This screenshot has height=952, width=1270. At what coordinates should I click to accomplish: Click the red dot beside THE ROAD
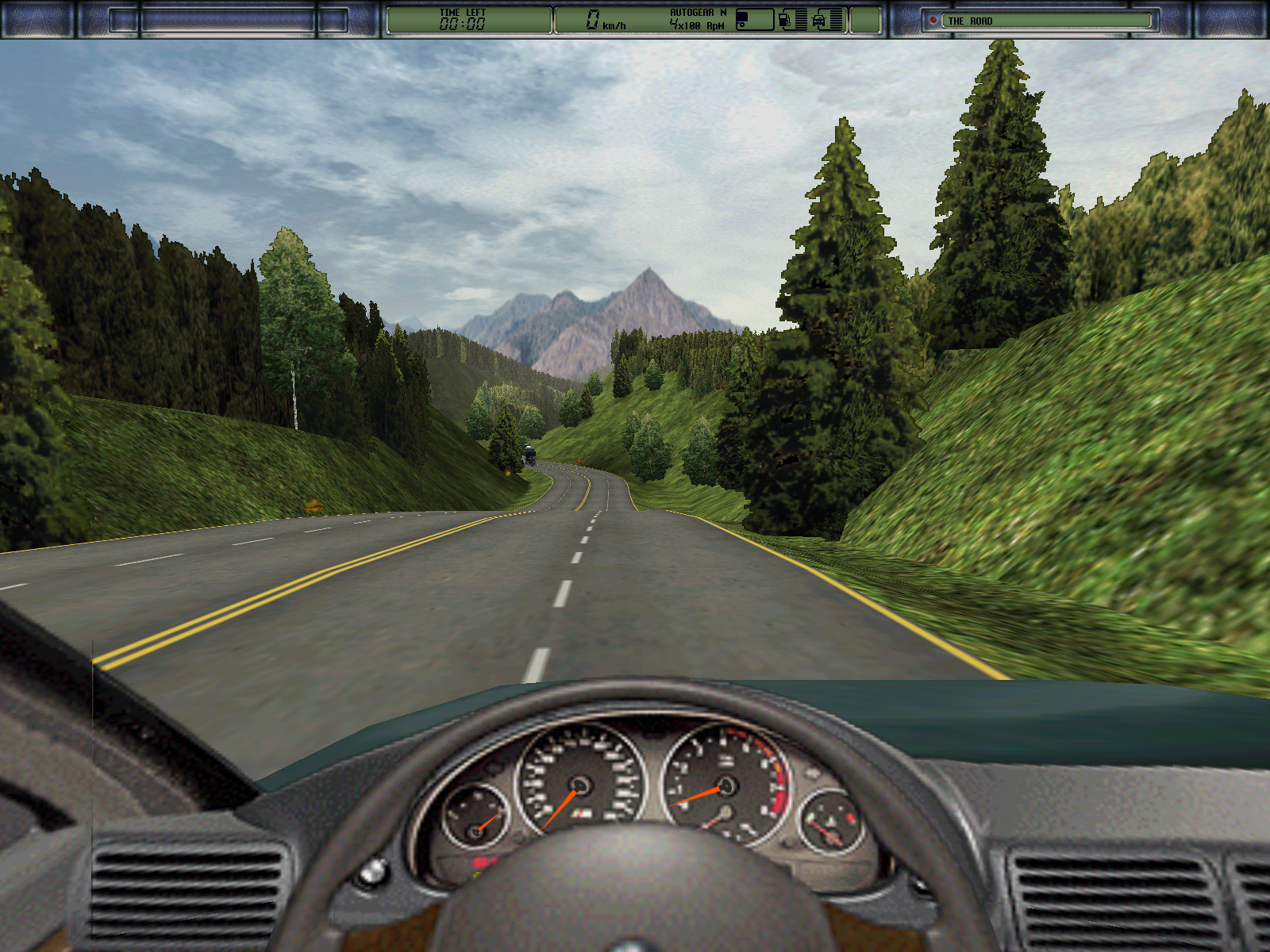(933, 21)
